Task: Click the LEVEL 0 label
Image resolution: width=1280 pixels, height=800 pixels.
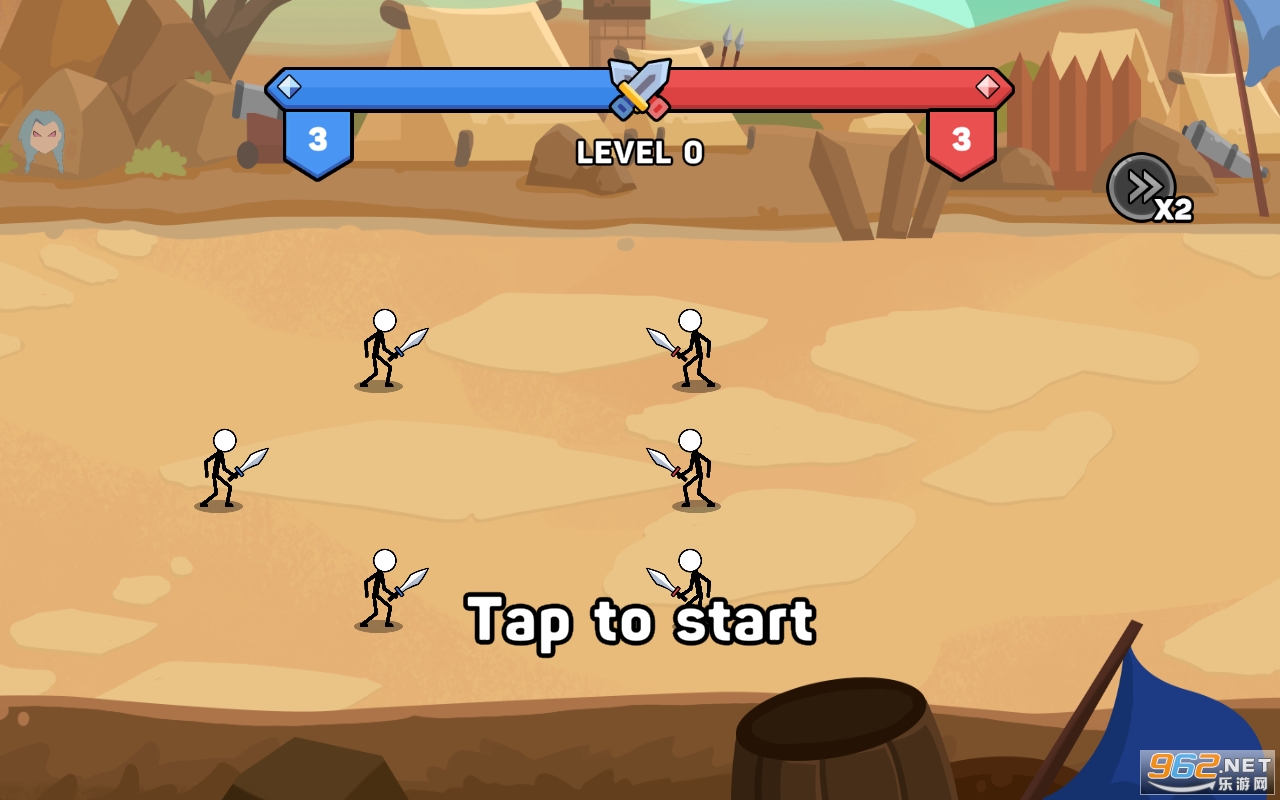Action: tap(640, 153)
